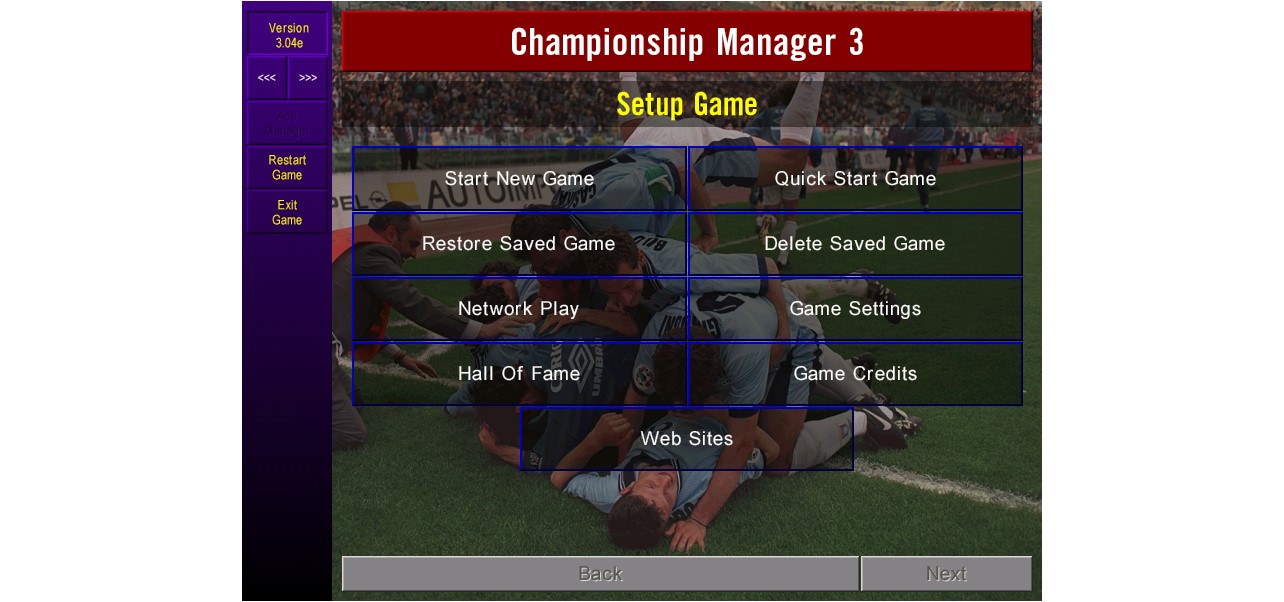
Task: Click the >>> forward arrow button
Action: (x=308, y=78)
